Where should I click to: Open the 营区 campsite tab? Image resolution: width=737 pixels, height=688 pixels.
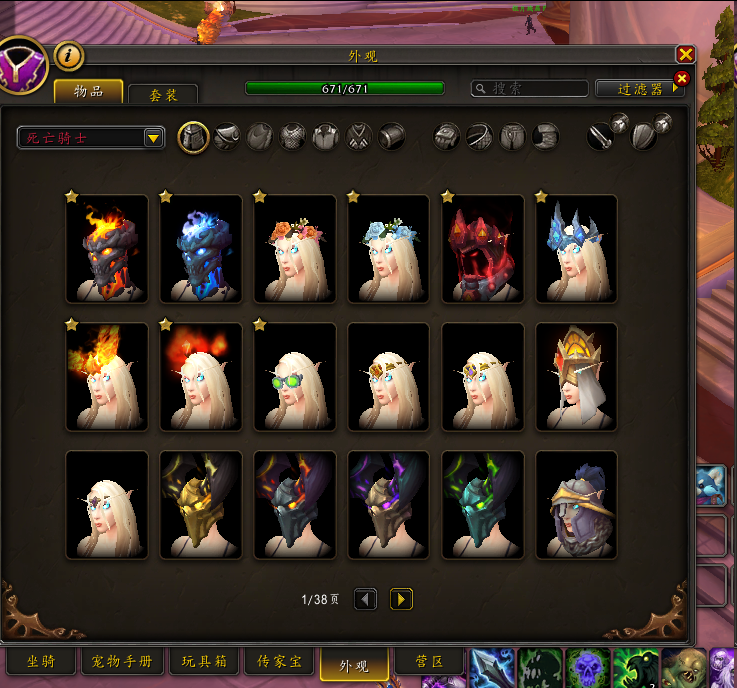(427, 662)
